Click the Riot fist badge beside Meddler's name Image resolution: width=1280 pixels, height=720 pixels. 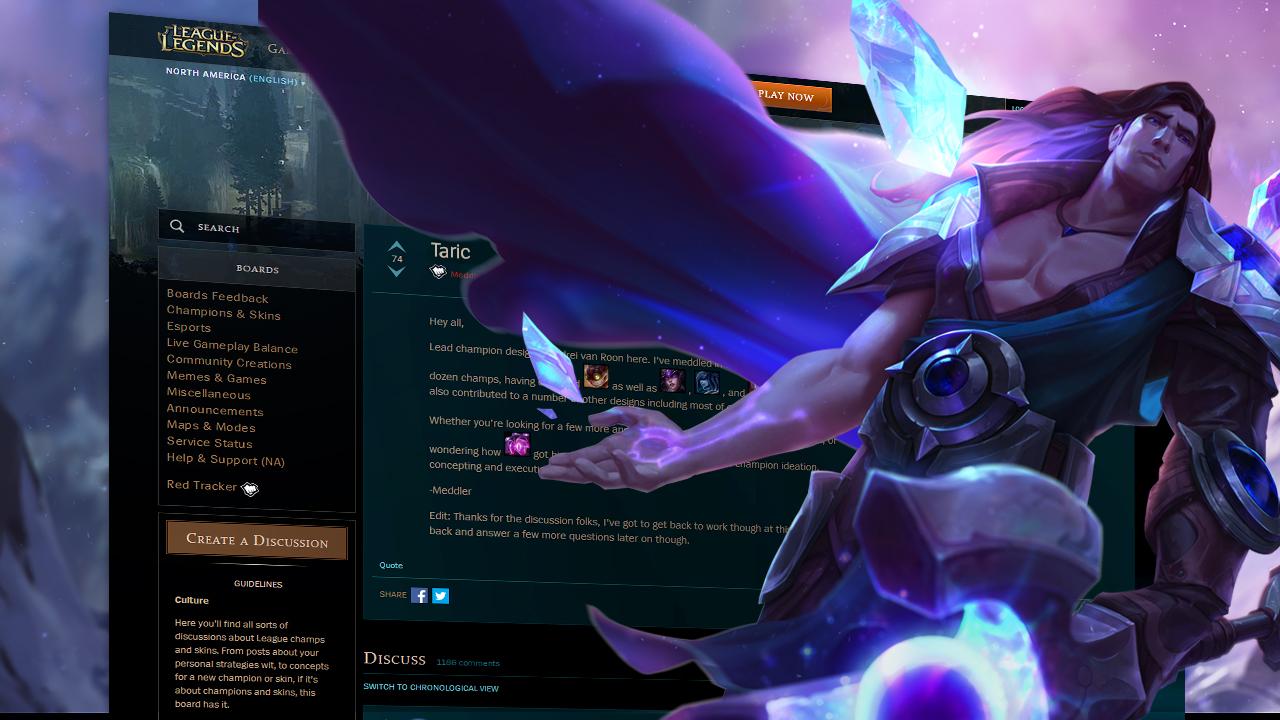tap(438, 270)
